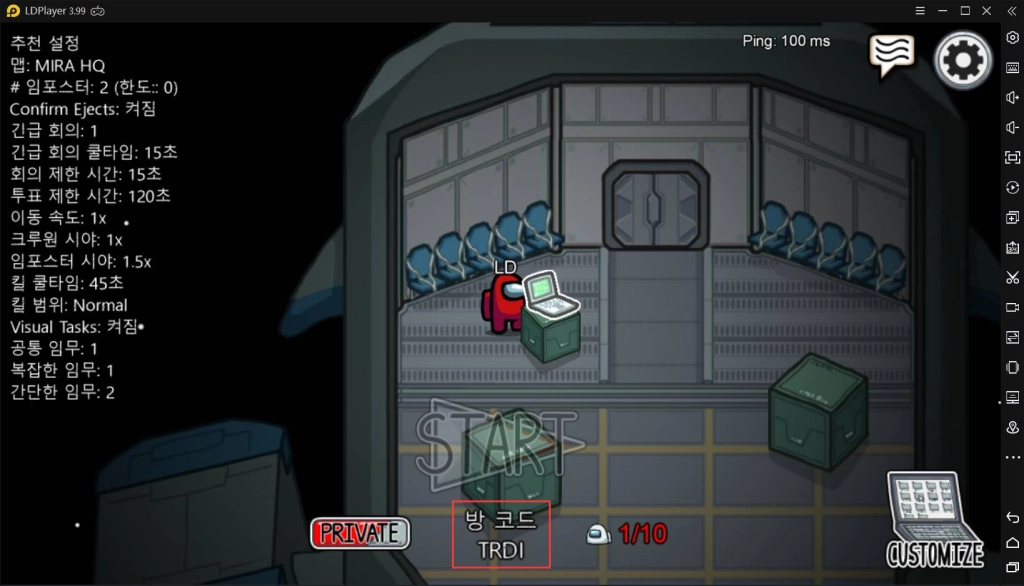Toggle the PRIVATE room button
Screen dimensions: 1024x586
pos(360,533)
